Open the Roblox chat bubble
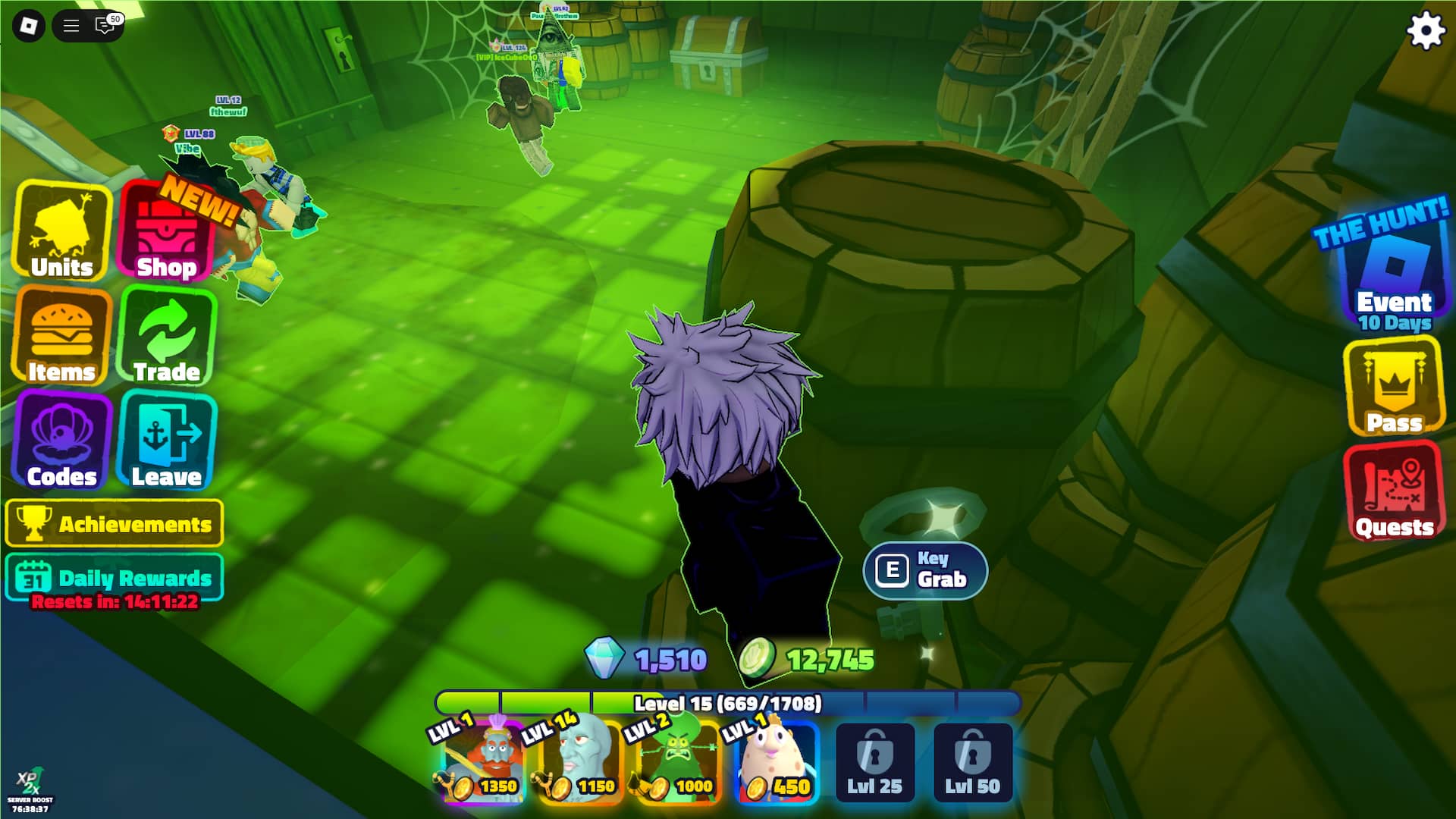Image resolution: width=1456 pixels, height=819 pixels. pos(105,25)
